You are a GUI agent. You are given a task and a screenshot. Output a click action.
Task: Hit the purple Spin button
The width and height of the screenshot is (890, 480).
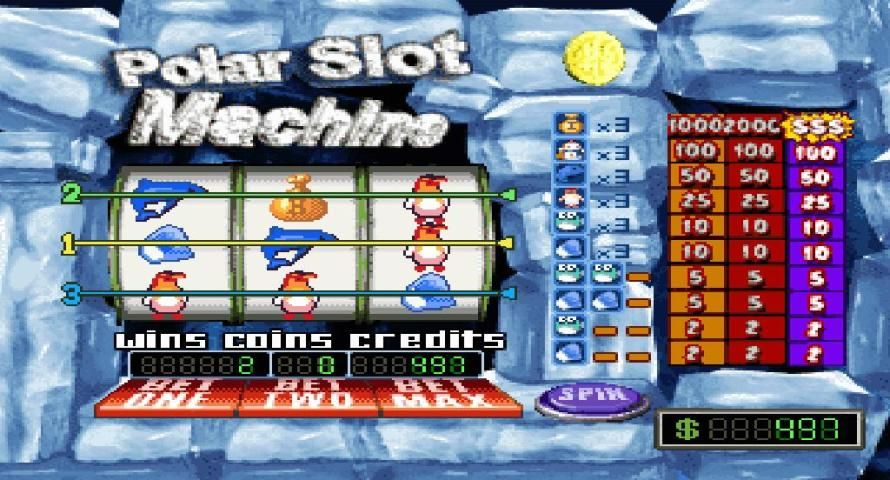click(592, 397)
